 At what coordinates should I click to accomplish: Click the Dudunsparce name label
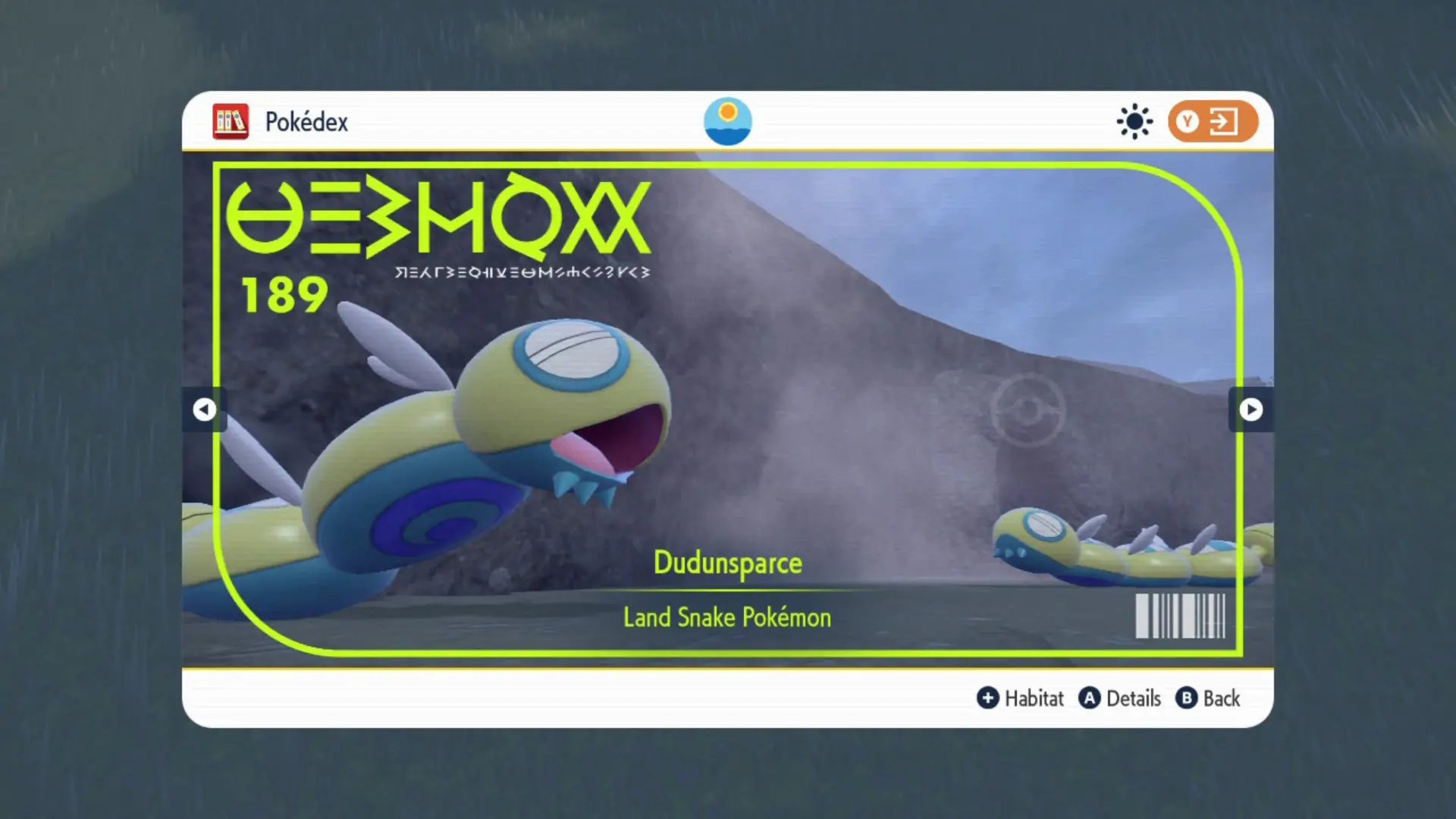click(727, 563)
